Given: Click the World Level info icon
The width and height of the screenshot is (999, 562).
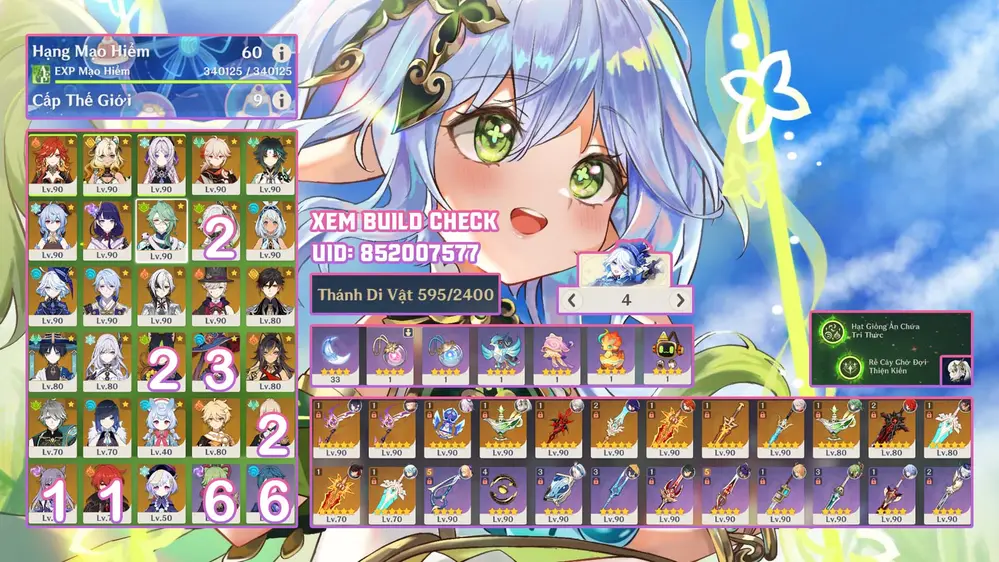Looking at the screenshot, I should tap(283, 100).
